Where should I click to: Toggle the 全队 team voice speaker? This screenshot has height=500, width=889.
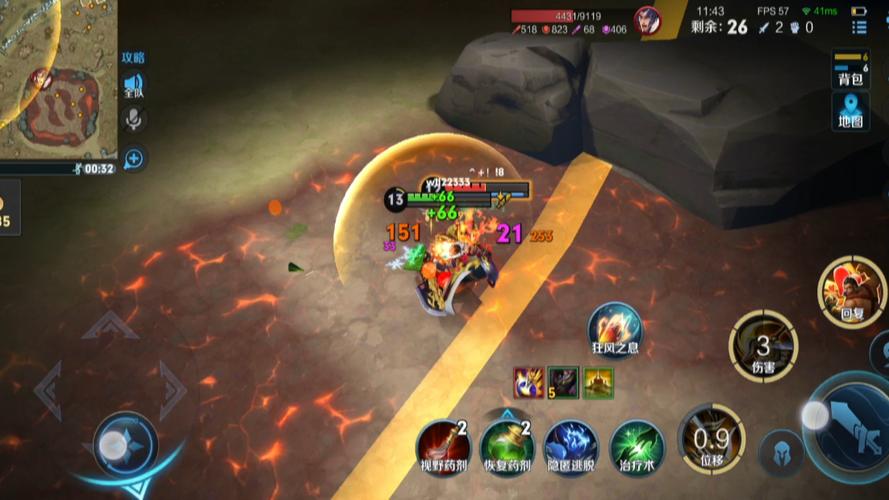133,85
